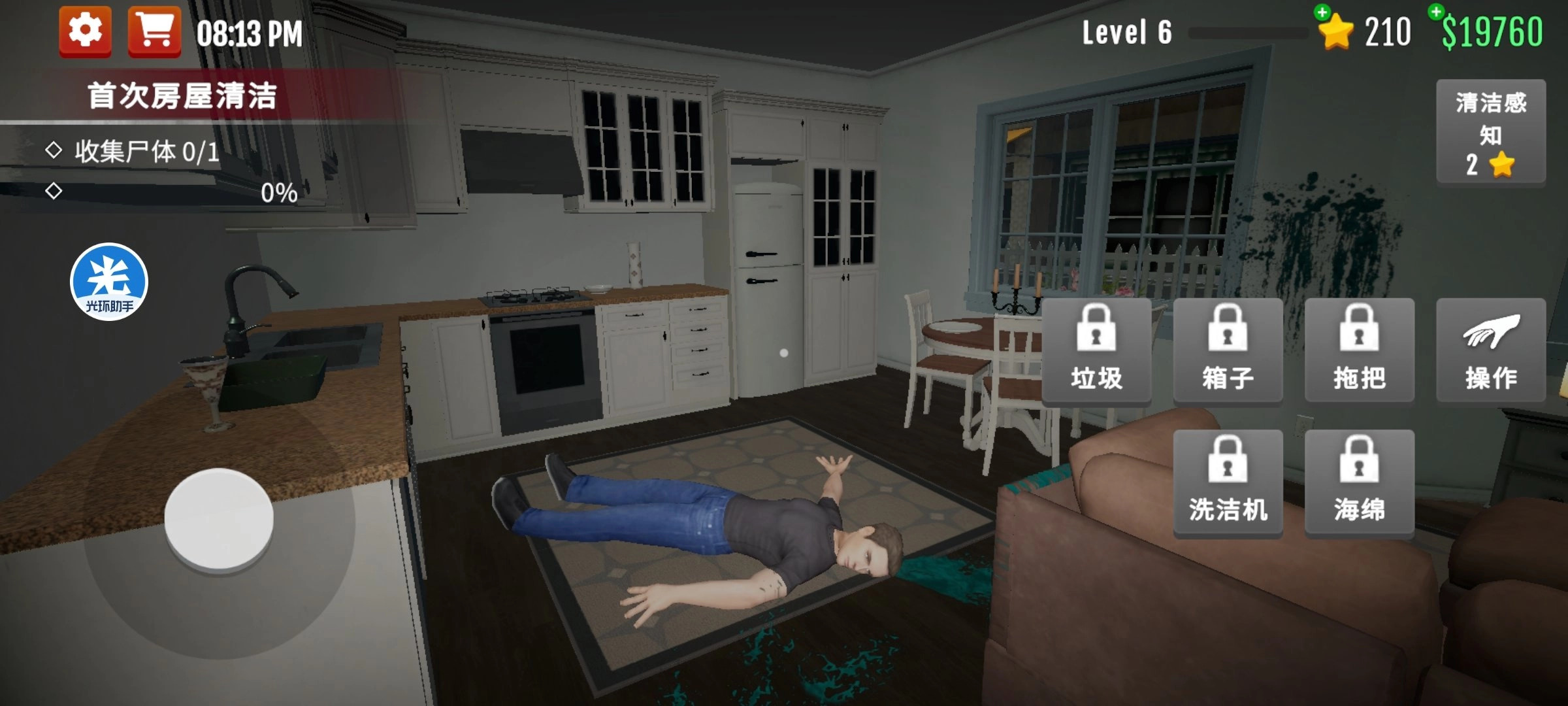Open the in-game shop cart
Image resolution: width=1568 pixels, height=706 pixels.
click(x=152, y=29)
